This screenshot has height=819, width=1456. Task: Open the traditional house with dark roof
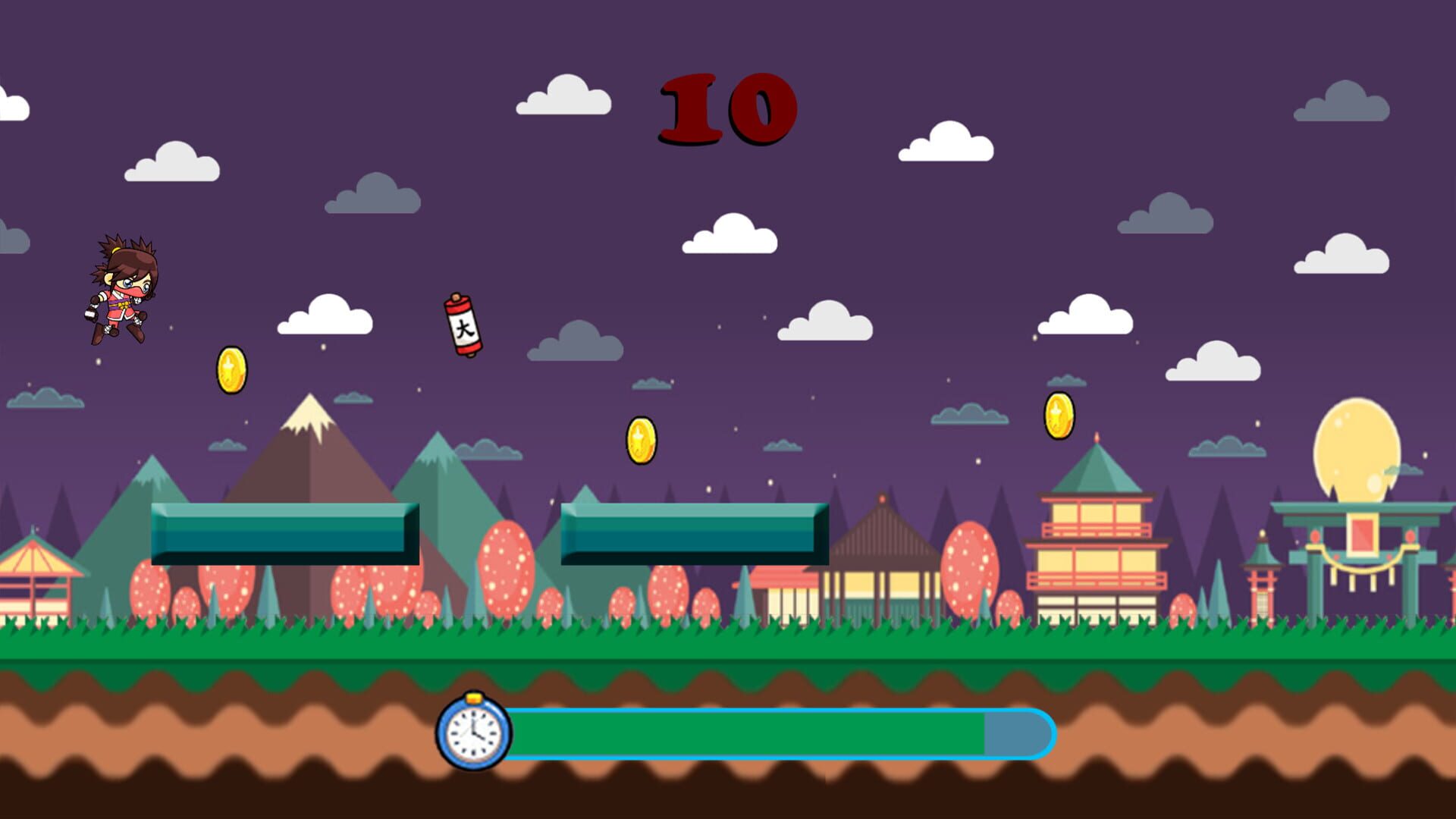883,561
